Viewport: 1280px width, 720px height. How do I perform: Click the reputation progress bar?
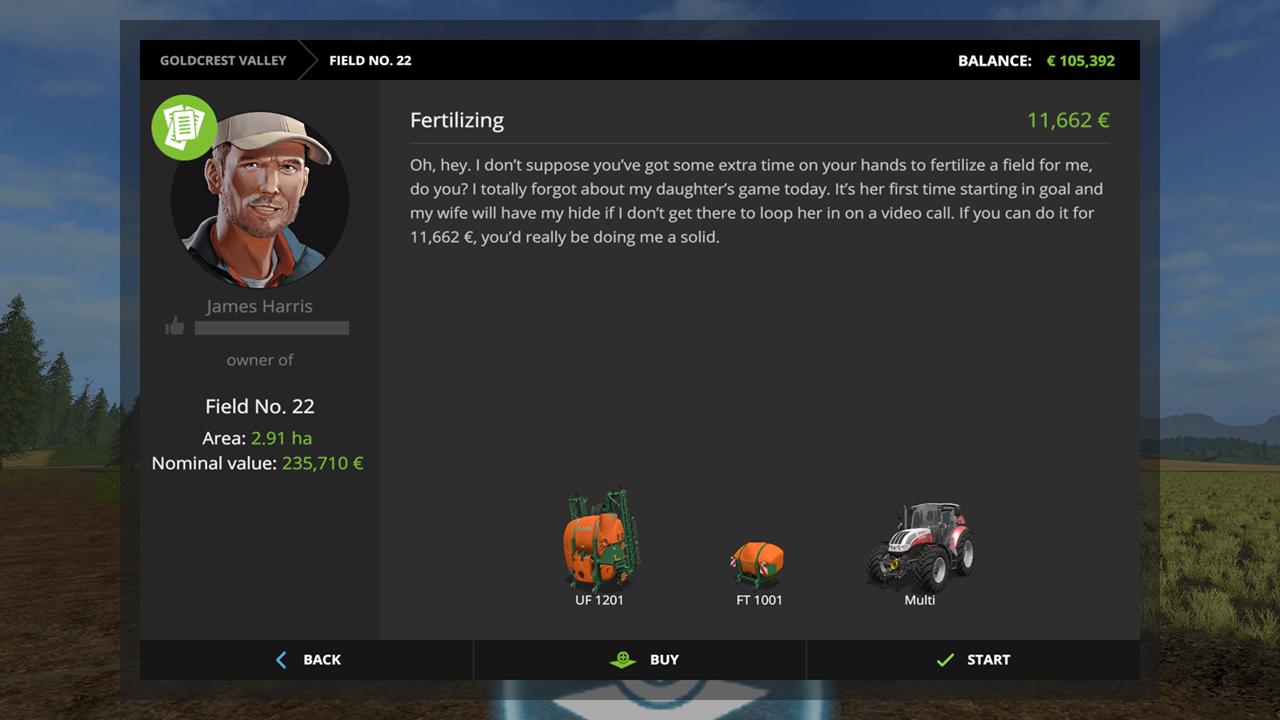click(272, 328)
